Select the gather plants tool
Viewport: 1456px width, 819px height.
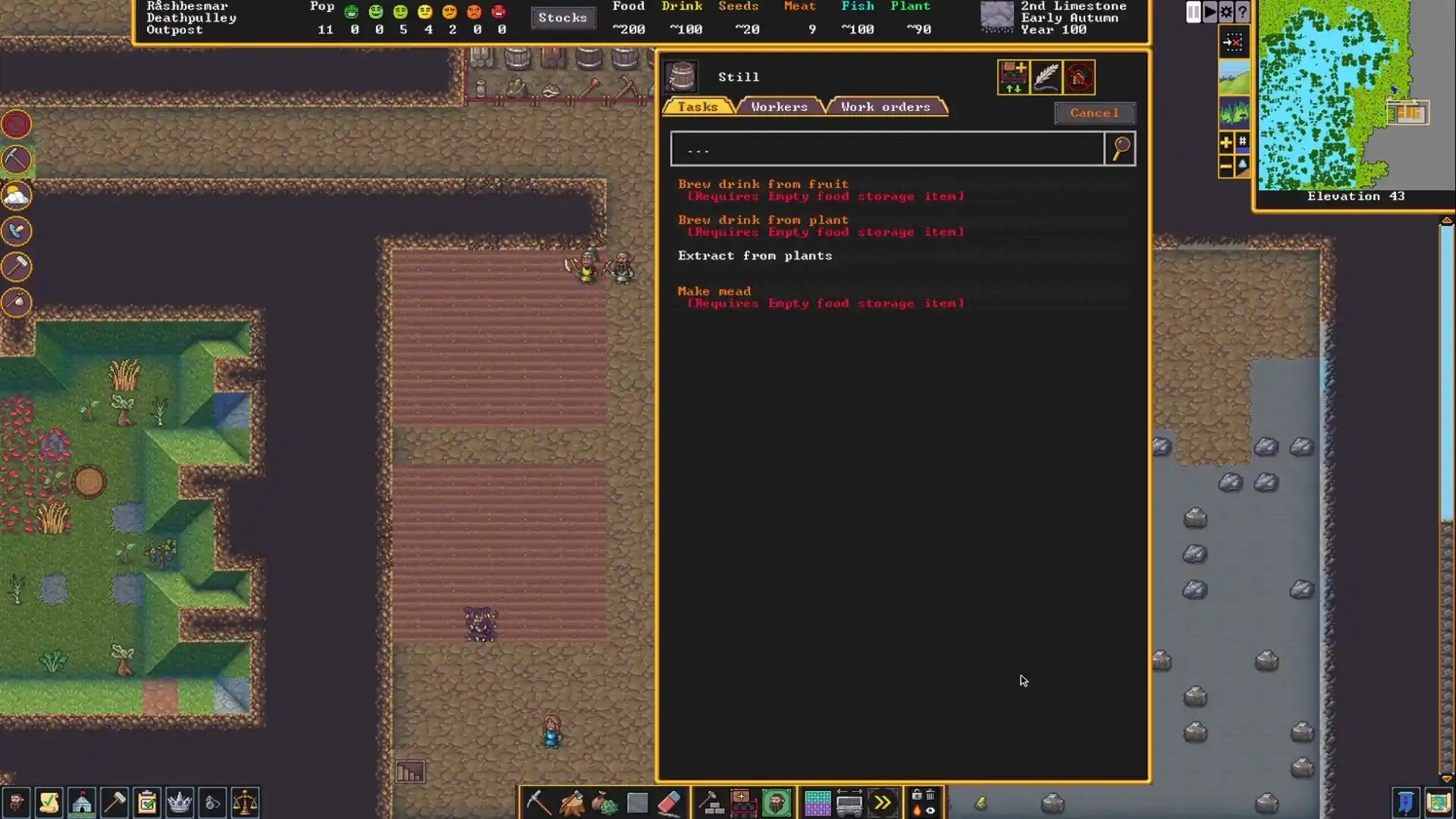pos(604,802)
